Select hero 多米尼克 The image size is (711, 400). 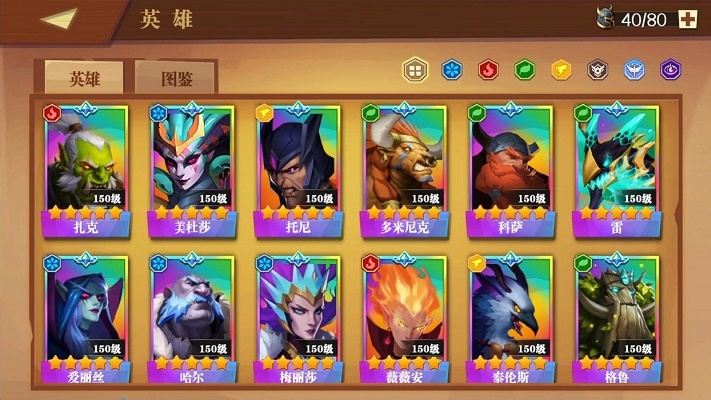(x=403, y=170)
